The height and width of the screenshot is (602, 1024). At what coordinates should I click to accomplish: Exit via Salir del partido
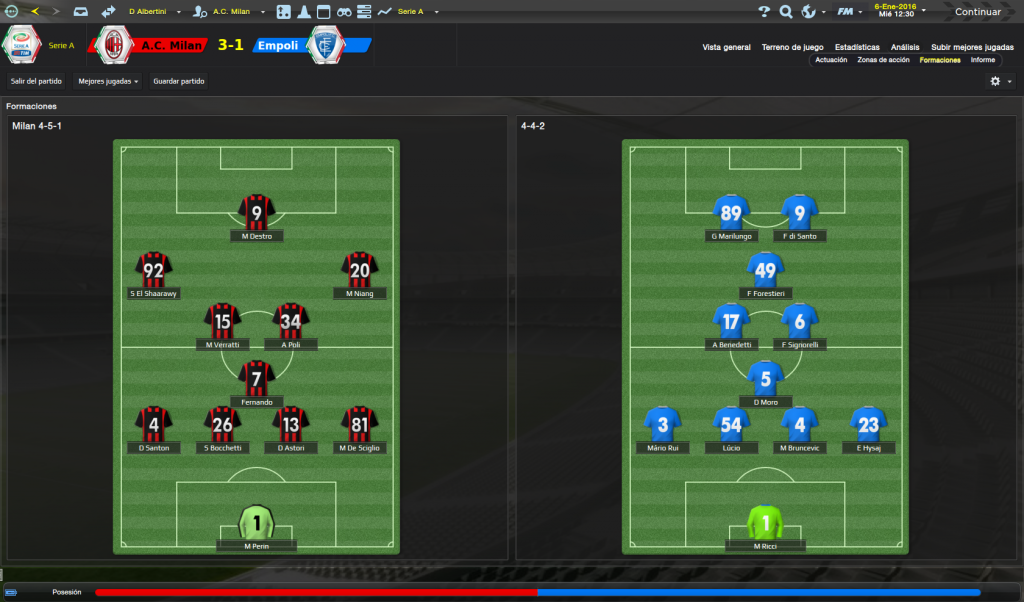click(36, 81)
